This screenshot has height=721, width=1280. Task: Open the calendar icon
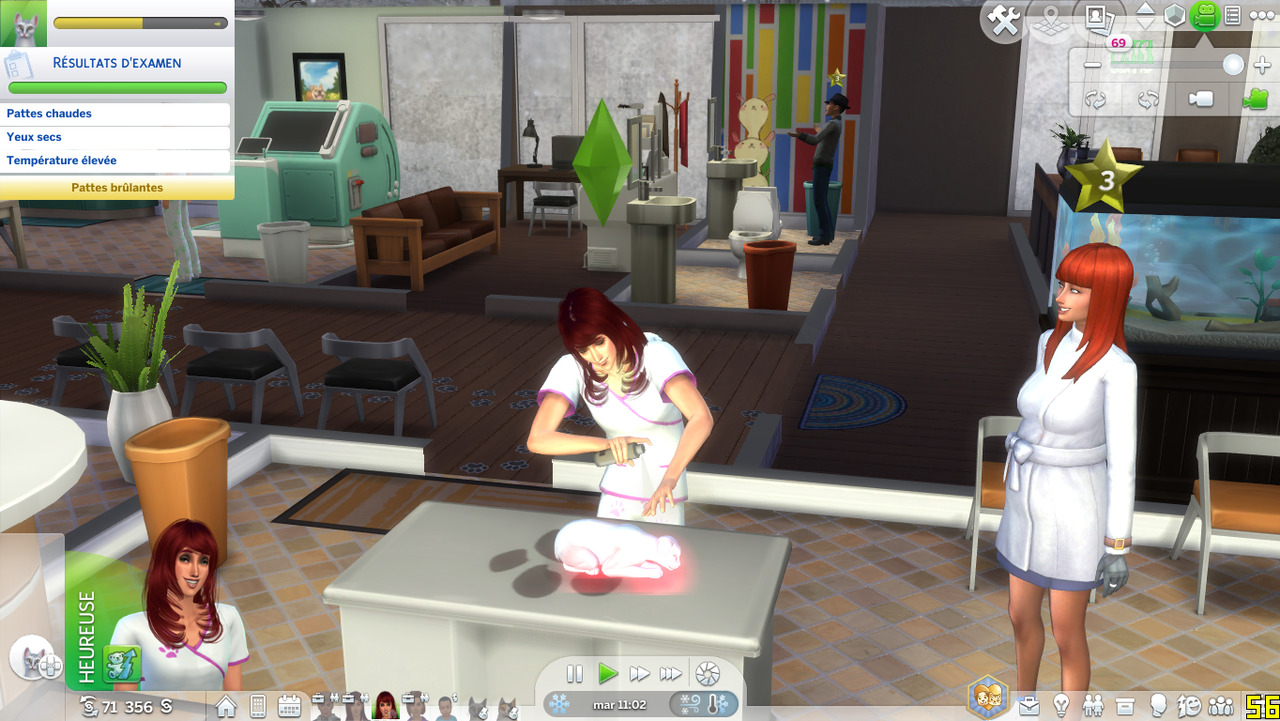(289, 706)
